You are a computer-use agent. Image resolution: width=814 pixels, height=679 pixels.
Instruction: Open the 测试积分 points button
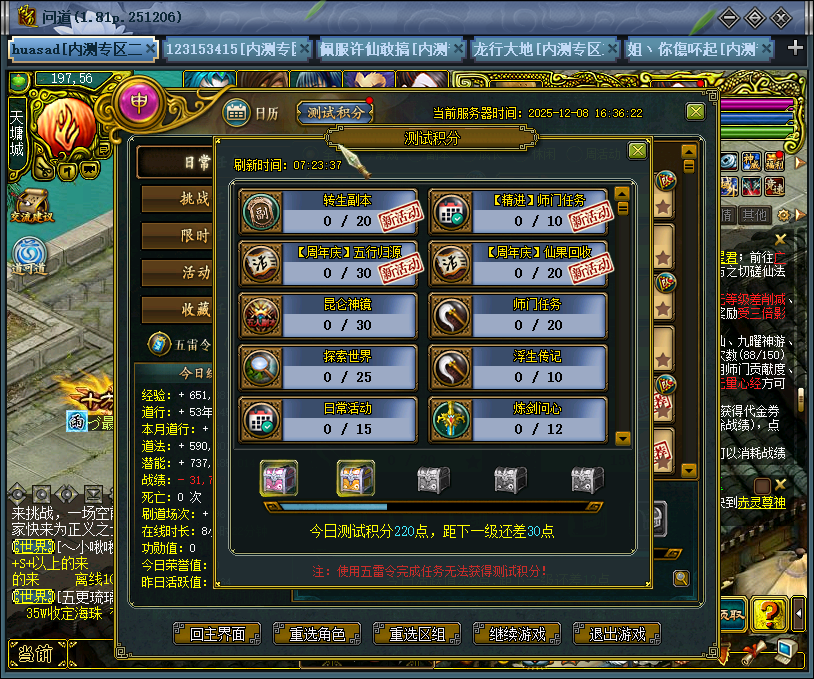click(334, 113)
